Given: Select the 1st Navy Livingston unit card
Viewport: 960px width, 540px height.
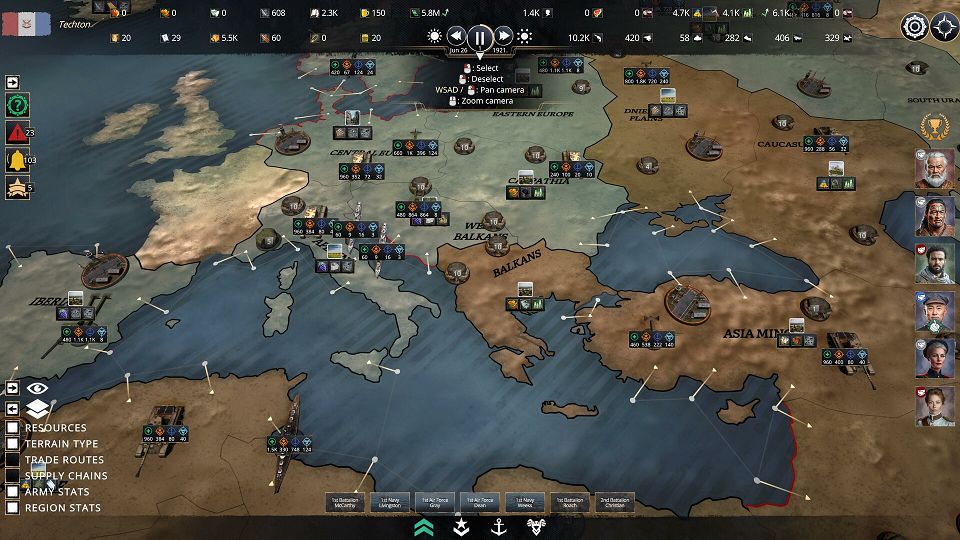Looking at the screenshot, I should click(389, 502).
